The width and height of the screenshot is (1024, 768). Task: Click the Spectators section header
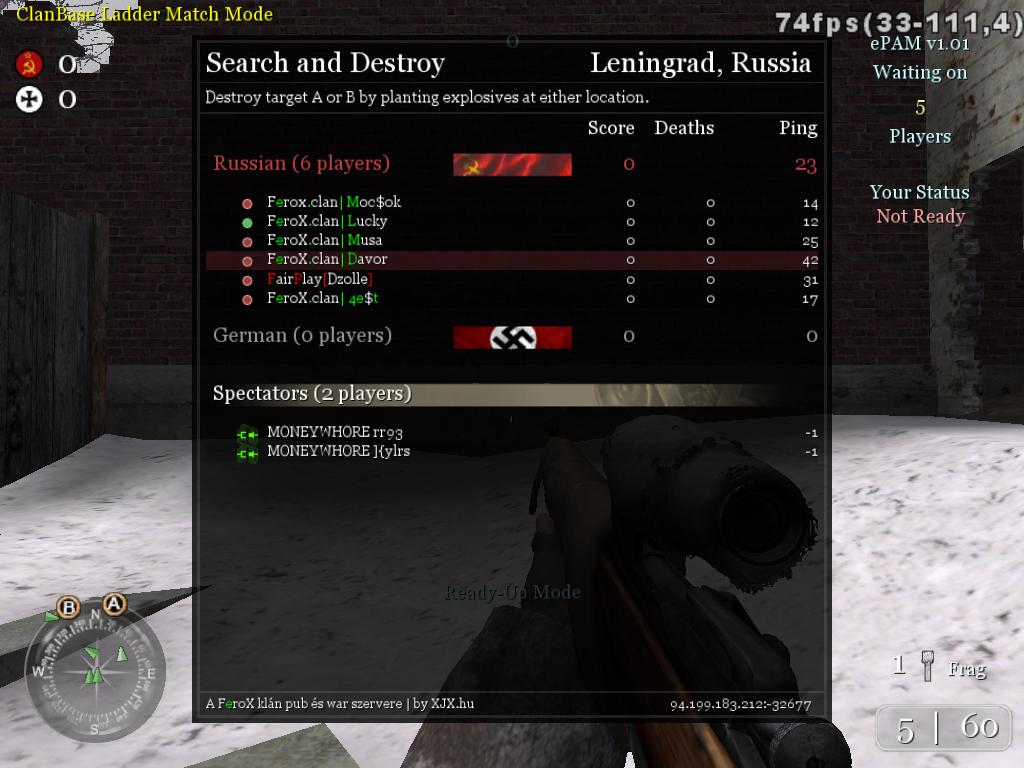[312, 394]
